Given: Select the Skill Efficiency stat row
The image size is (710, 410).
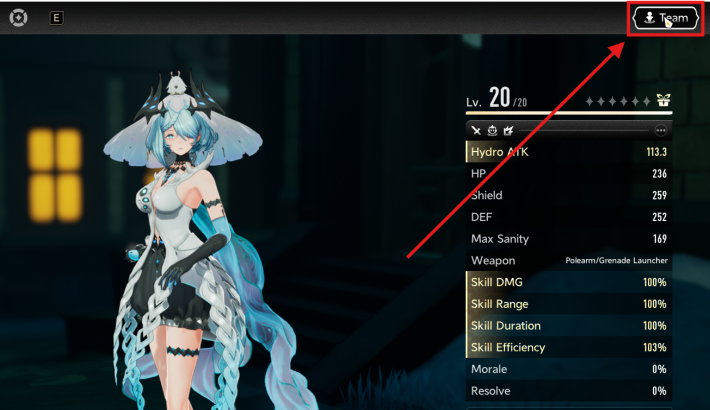Looking at the screenshot, I should tap(568, 348).
